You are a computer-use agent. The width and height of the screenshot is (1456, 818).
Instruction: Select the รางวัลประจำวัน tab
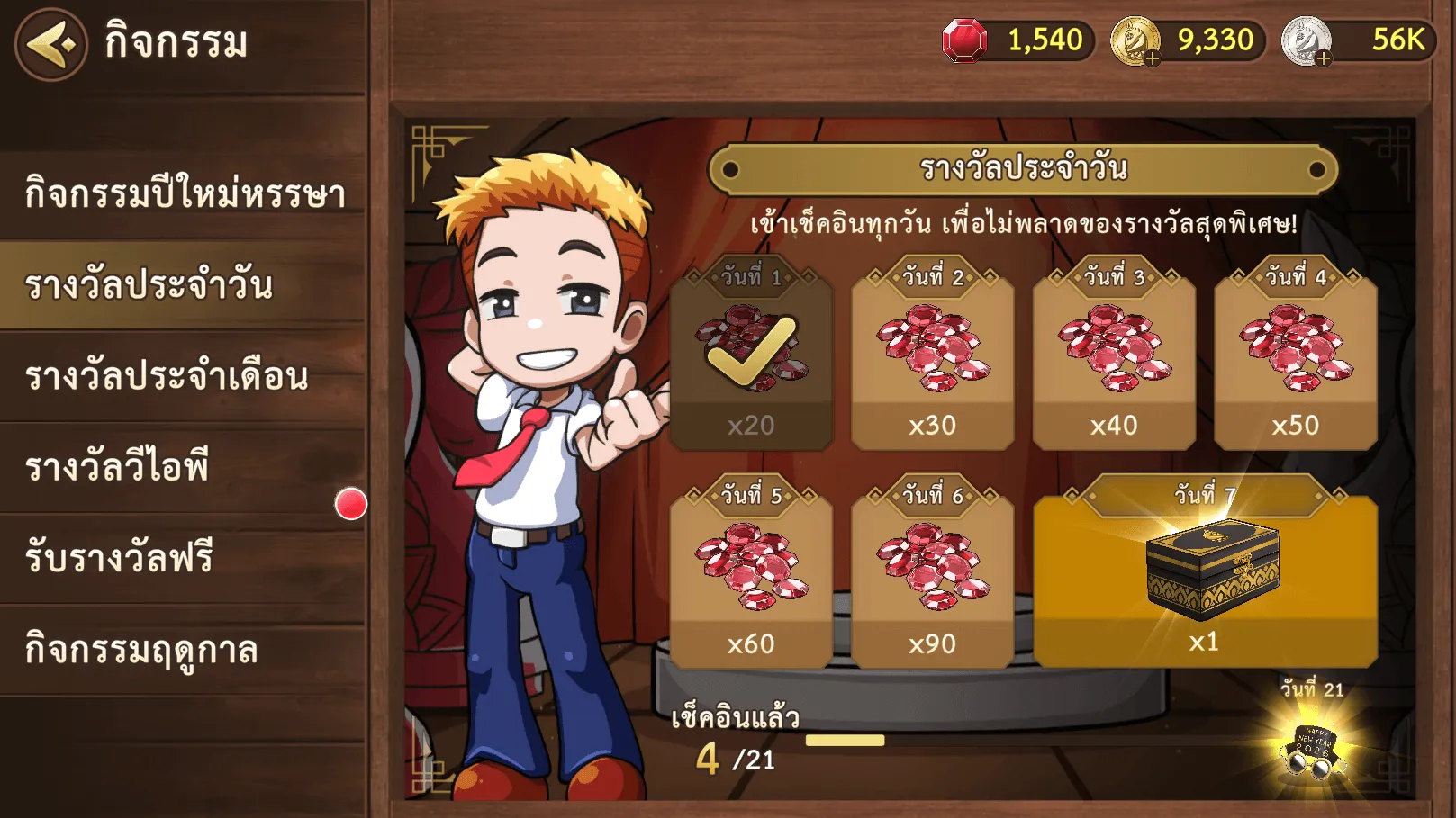pos(185,285)
